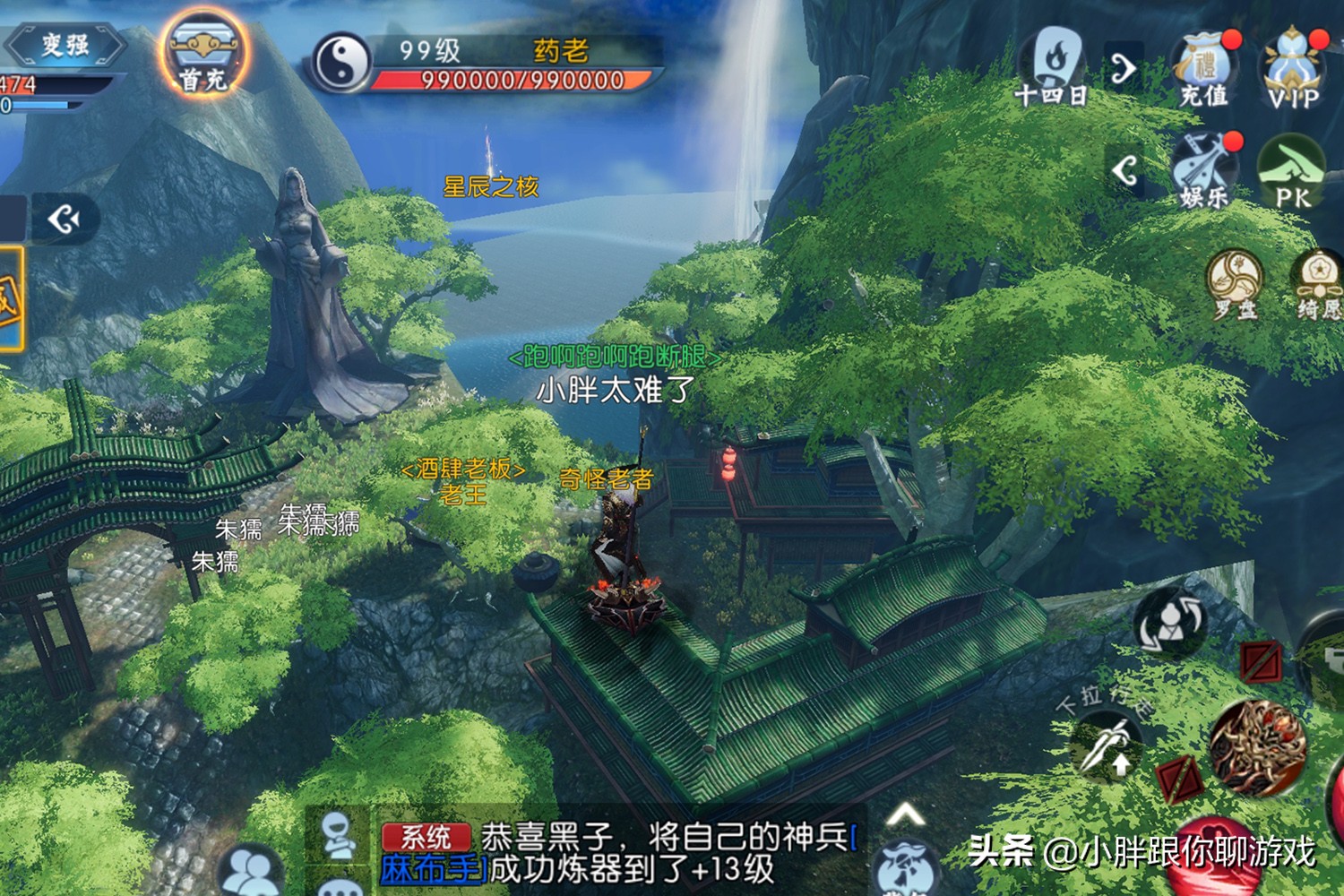Click the left panel's collapse arrow button
Screen dimensions: 1344x896
65,219
